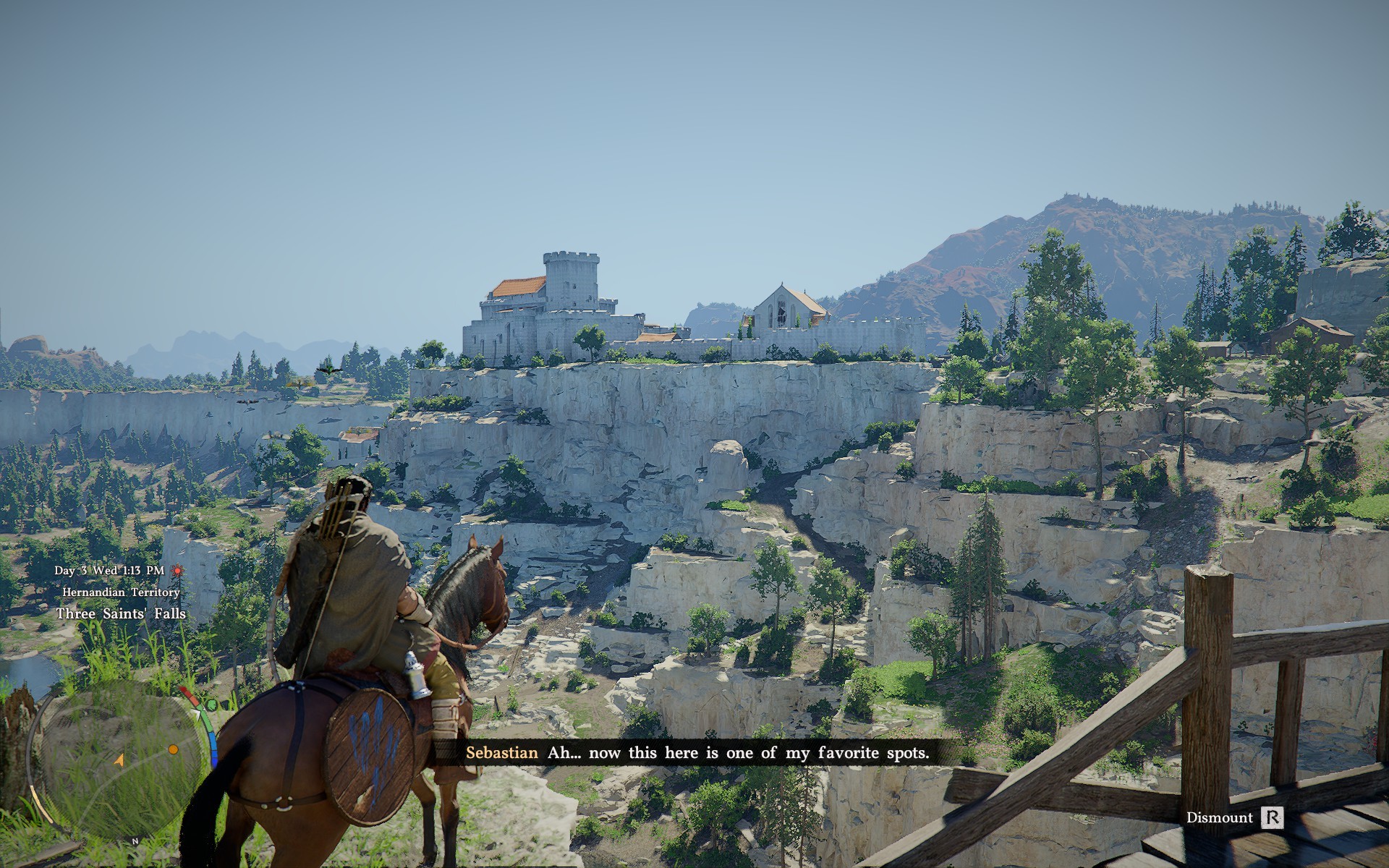Click the red sun weather icon
The image size is (1389, 868).
coord(177,571)
